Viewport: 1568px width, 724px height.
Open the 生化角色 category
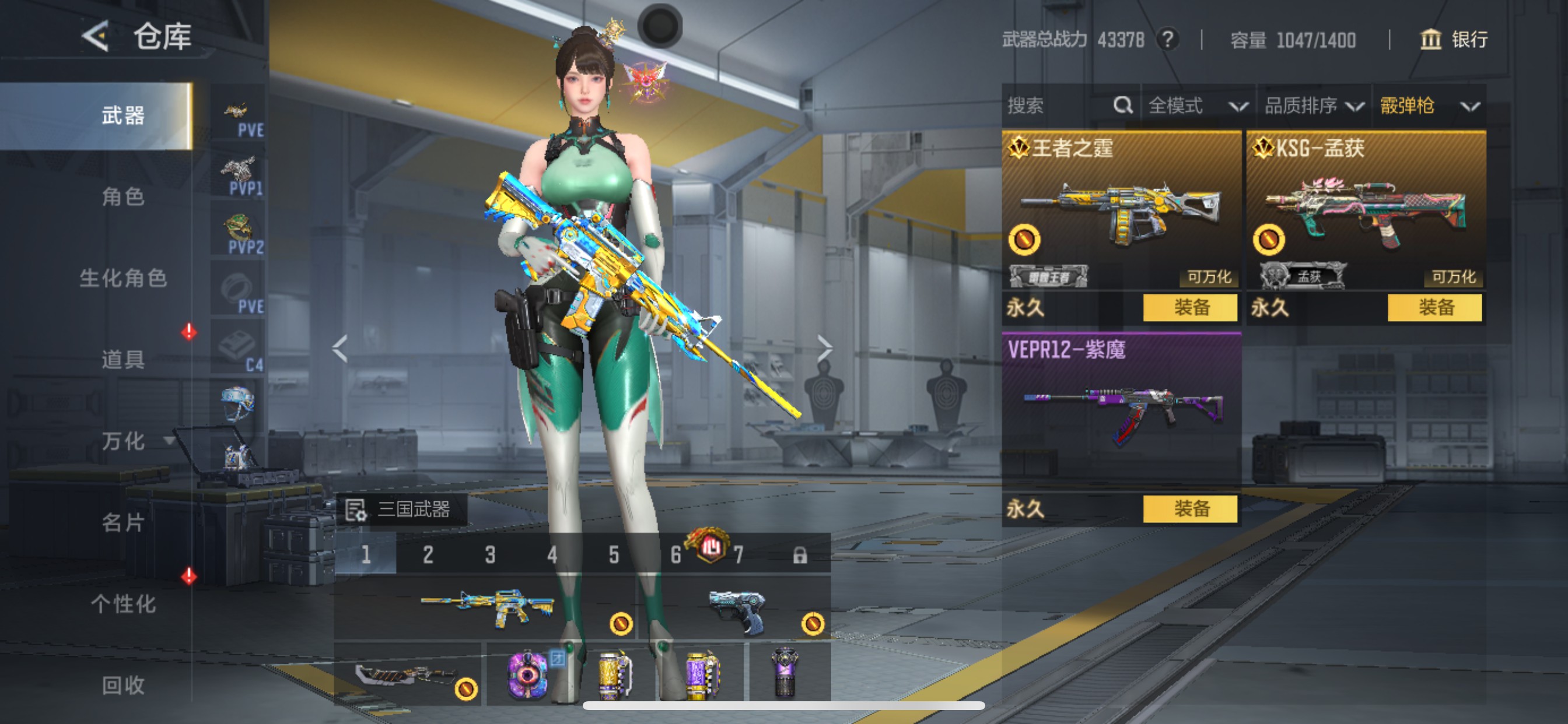(123, 278)
